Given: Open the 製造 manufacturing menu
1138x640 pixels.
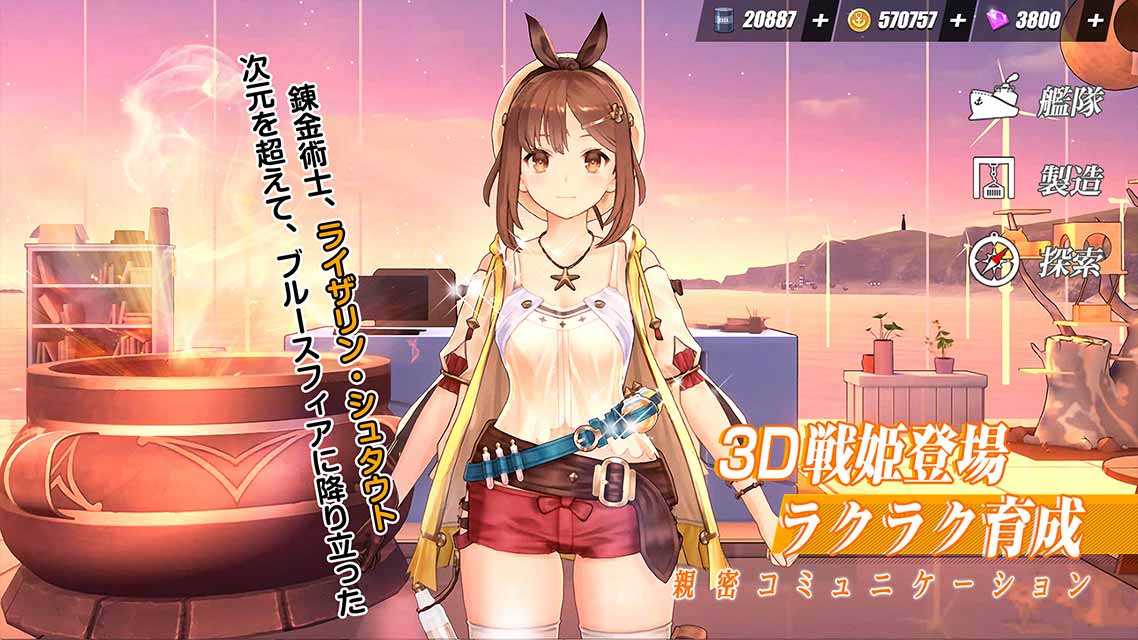Looking at the screenshot, I should pyautogui.click(x=1037, y=180).
